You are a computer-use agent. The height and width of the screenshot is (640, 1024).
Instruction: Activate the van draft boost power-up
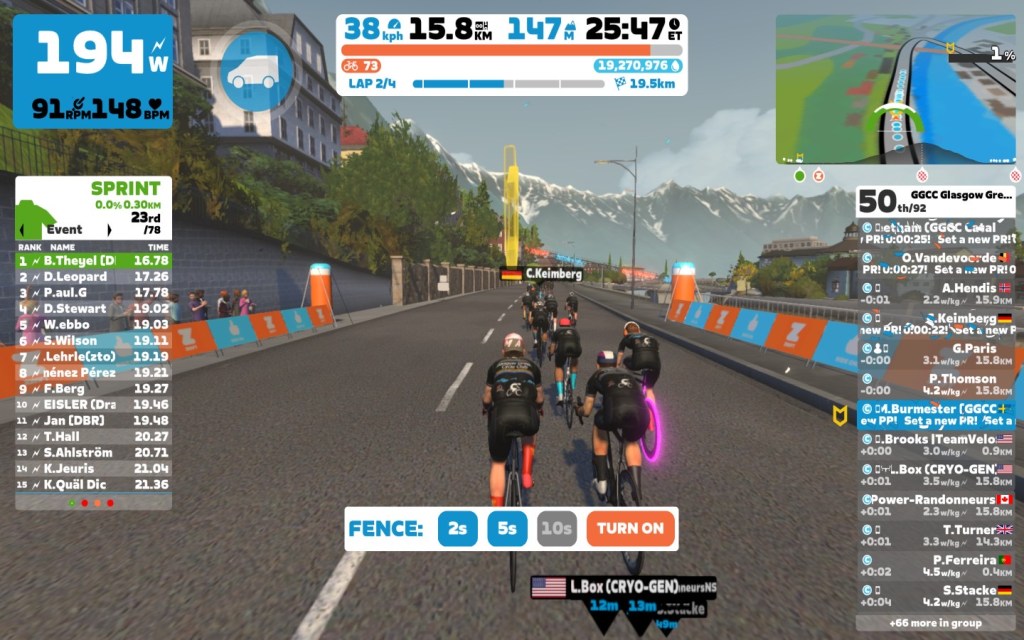[256, 73]
